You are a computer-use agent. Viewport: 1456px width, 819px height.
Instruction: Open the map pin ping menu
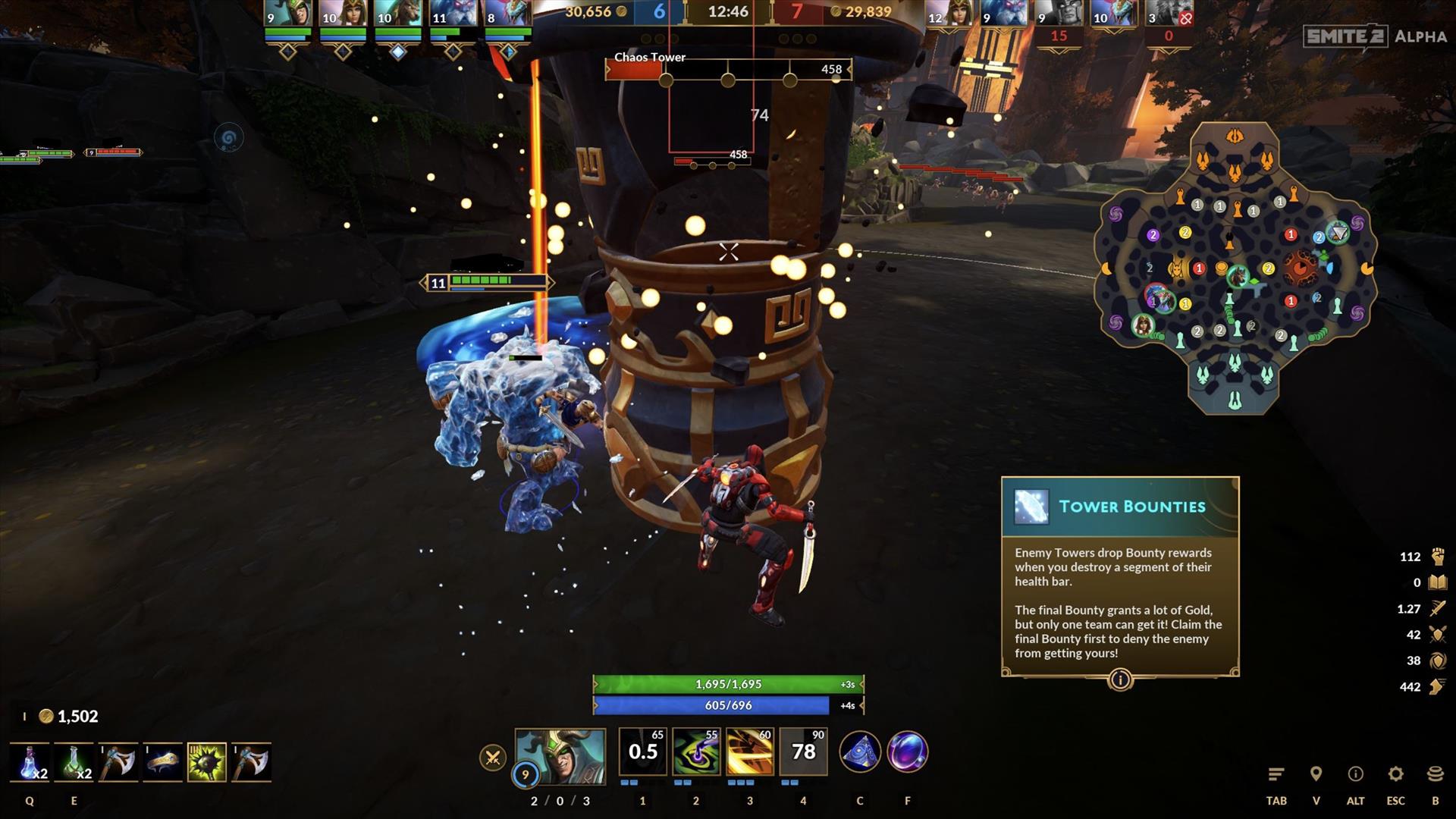click(1316, 774)
